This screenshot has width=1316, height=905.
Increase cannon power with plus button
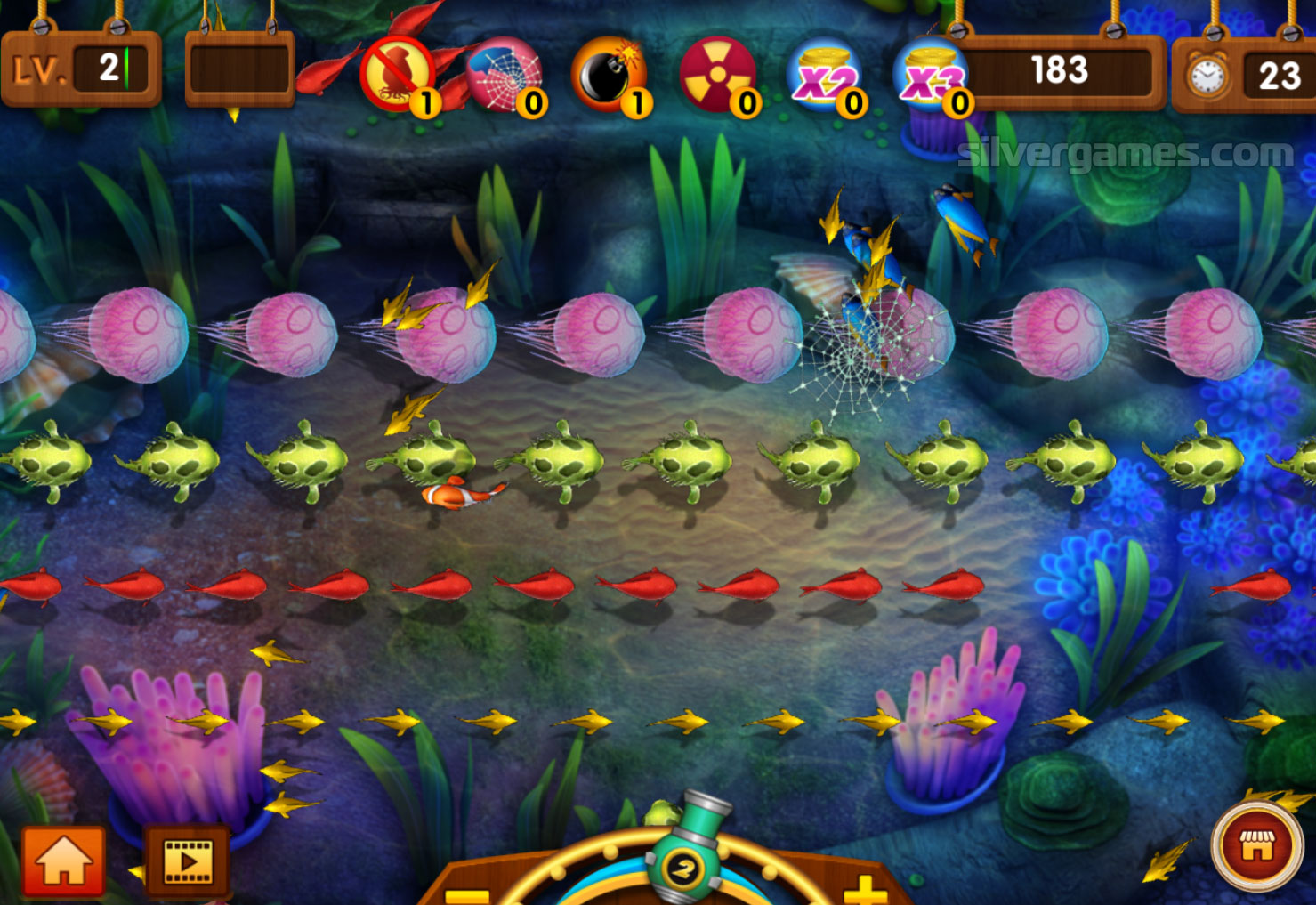point(864,890)
